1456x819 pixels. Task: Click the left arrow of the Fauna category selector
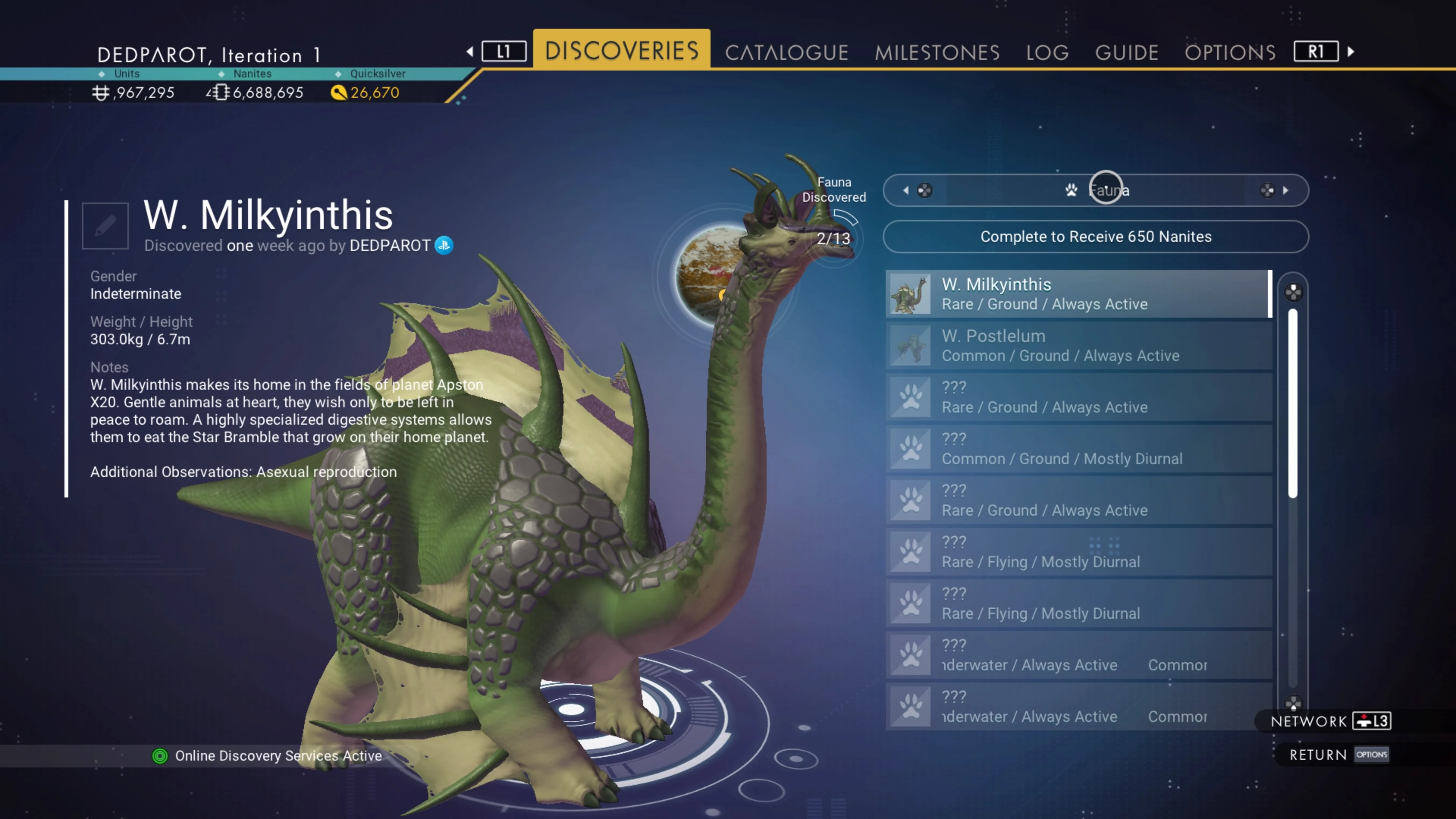coord(906,190)
